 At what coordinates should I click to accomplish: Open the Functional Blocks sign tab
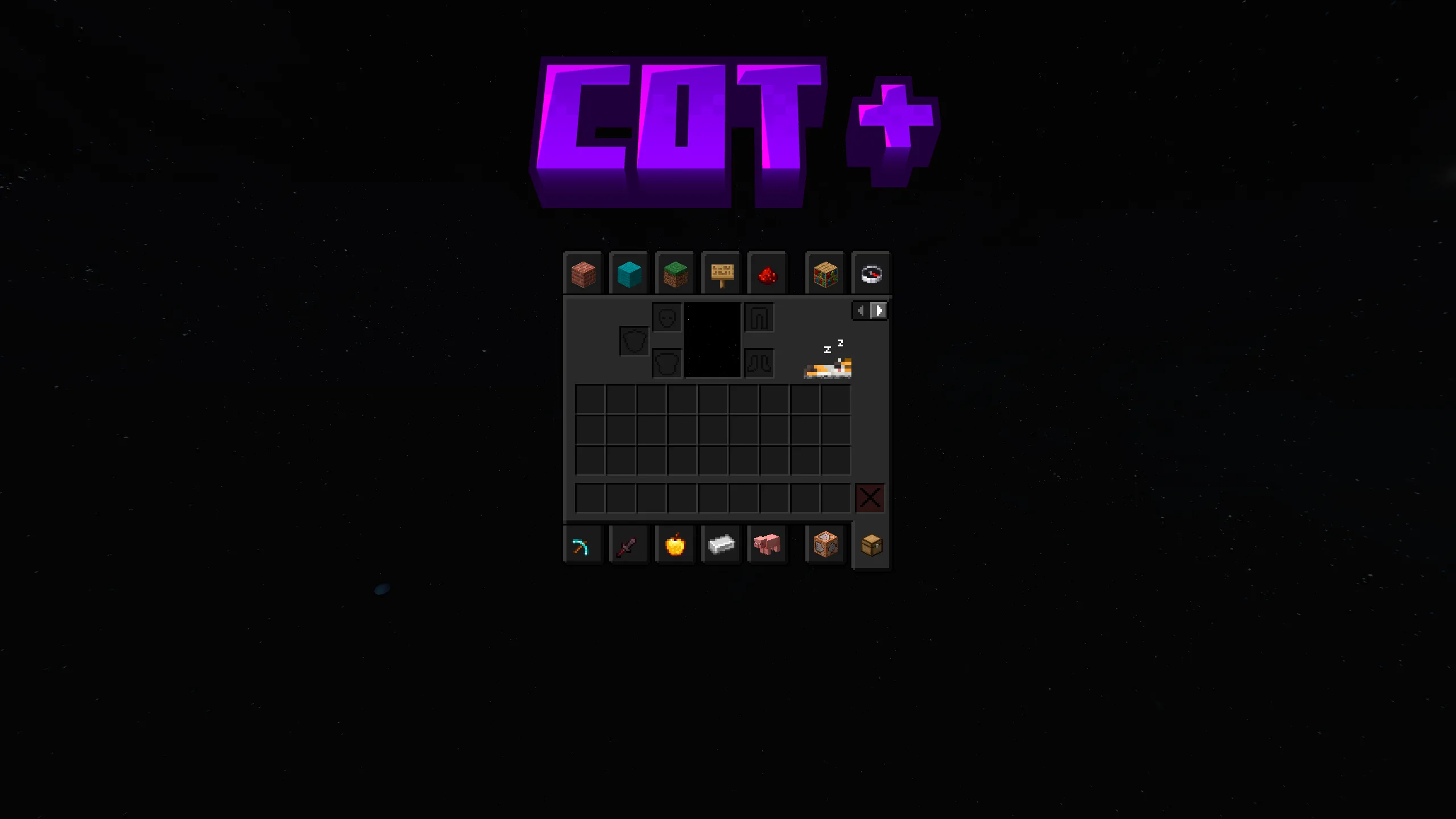point(722,274)
